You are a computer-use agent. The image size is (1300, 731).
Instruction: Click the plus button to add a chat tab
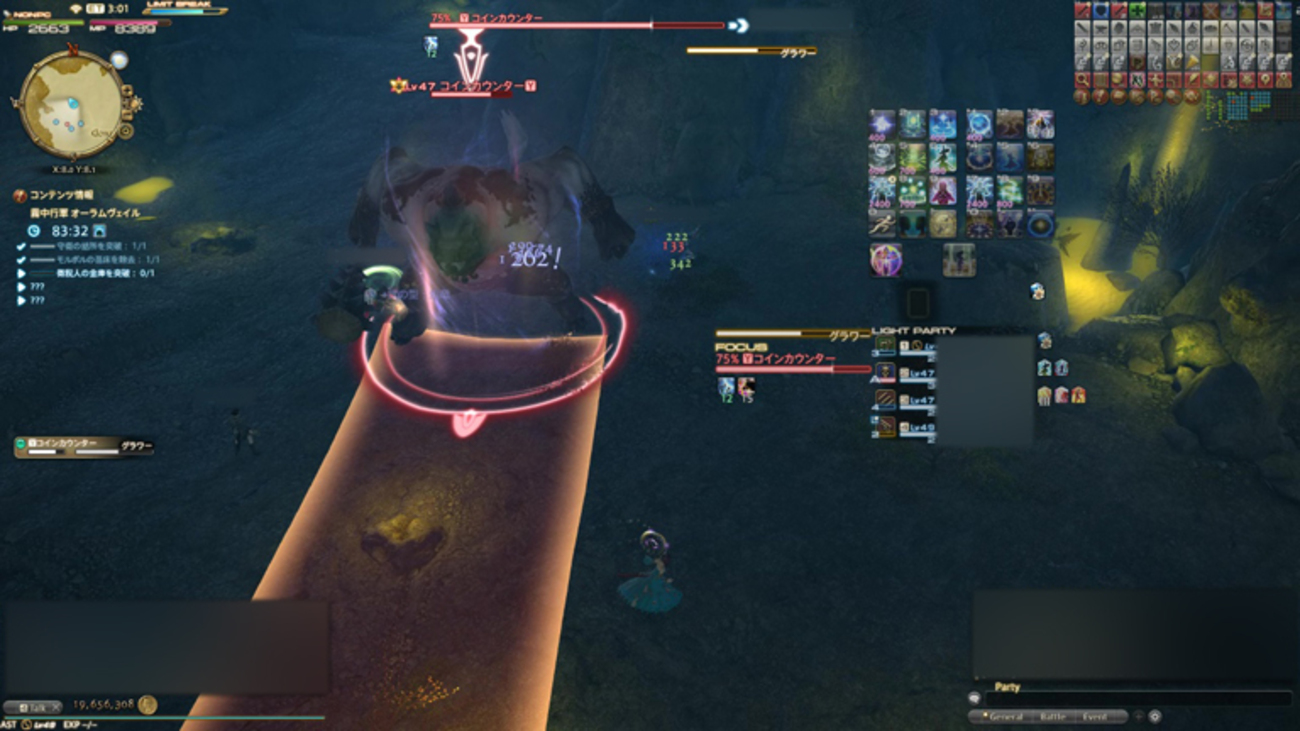(x=1137, y=717)
